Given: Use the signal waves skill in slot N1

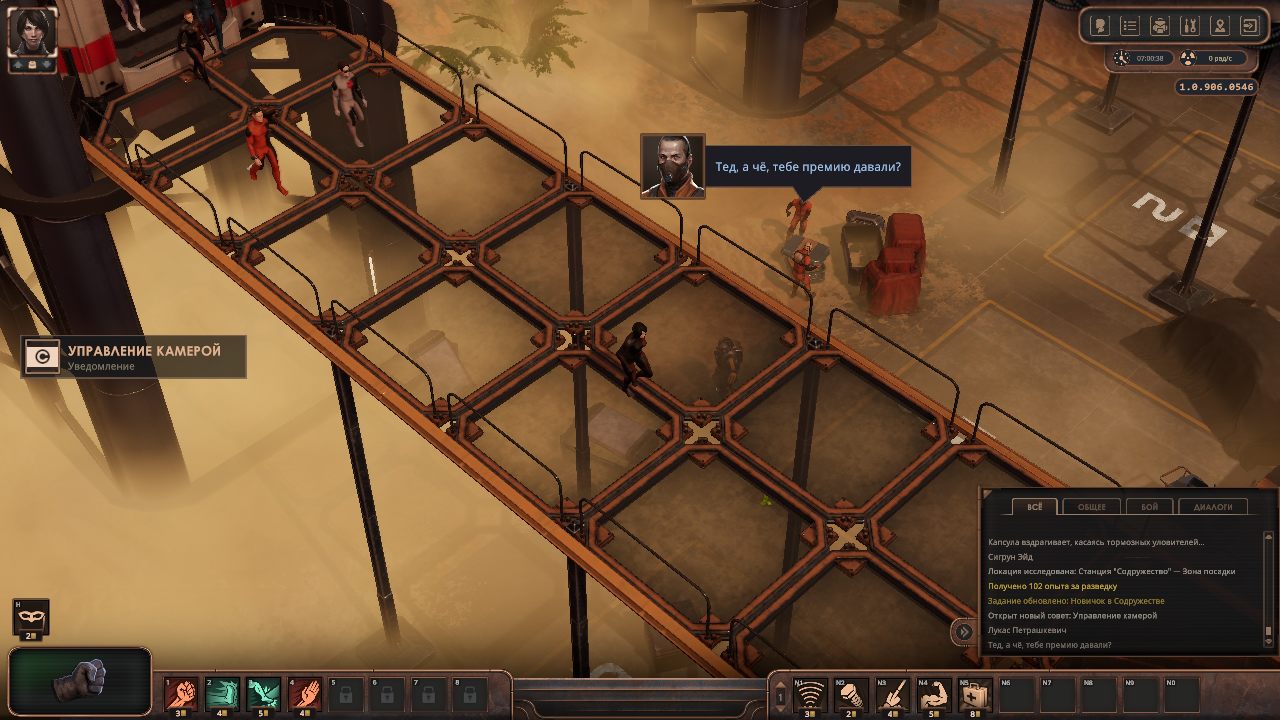Looking at the screenshot, I should (x=809, y=693).
